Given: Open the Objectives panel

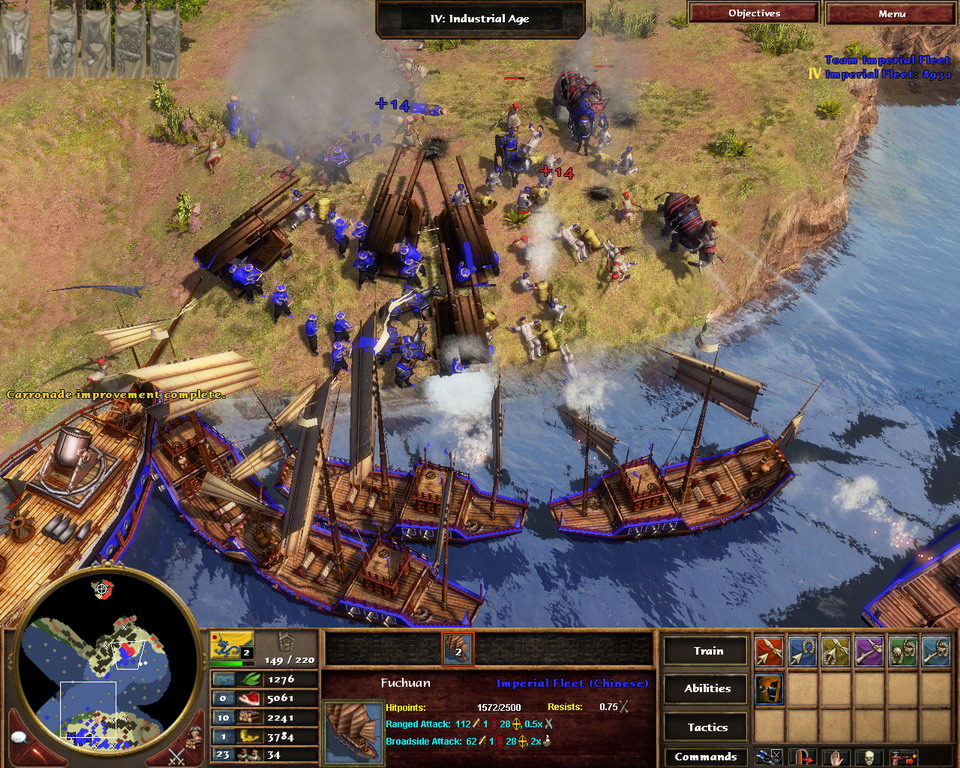Looking at the screenshot, I should (x=754, y=13).
